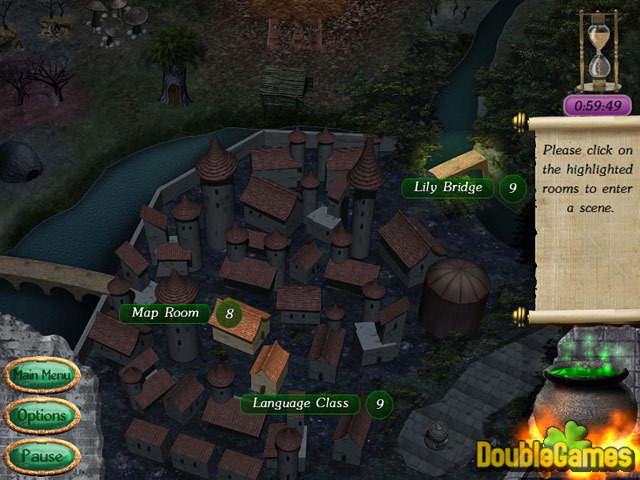Pause the game
The height and width of the screenshot is (480, 640).
click(41, 455)
